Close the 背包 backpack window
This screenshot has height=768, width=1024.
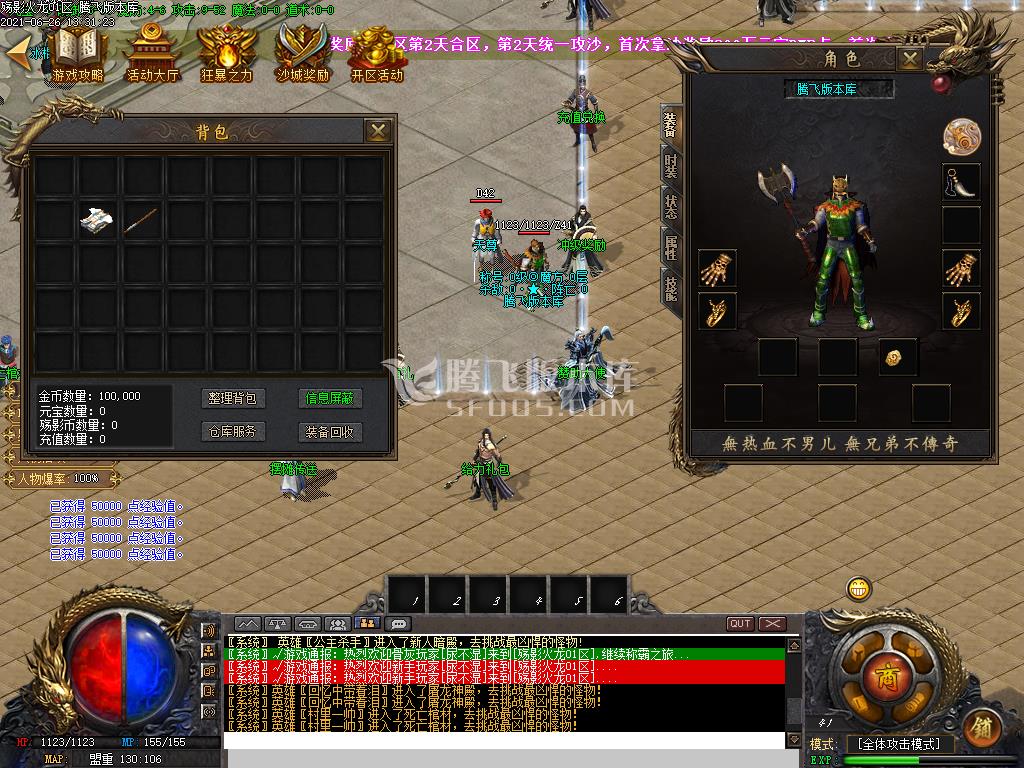(x=377, y=131)
